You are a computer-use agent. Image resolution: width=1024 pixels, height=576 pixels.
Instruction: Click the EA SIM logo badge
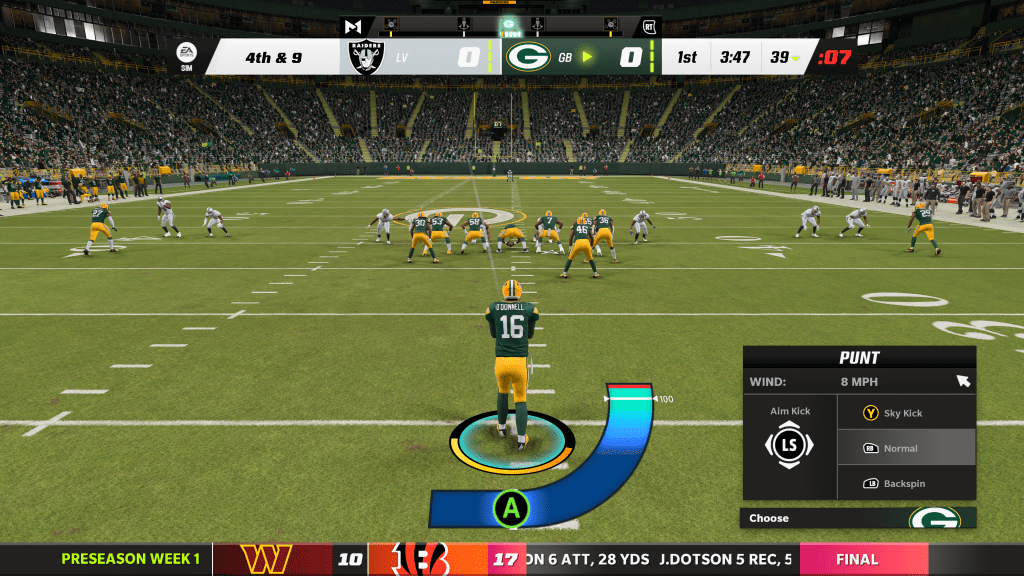click(187, 56)
